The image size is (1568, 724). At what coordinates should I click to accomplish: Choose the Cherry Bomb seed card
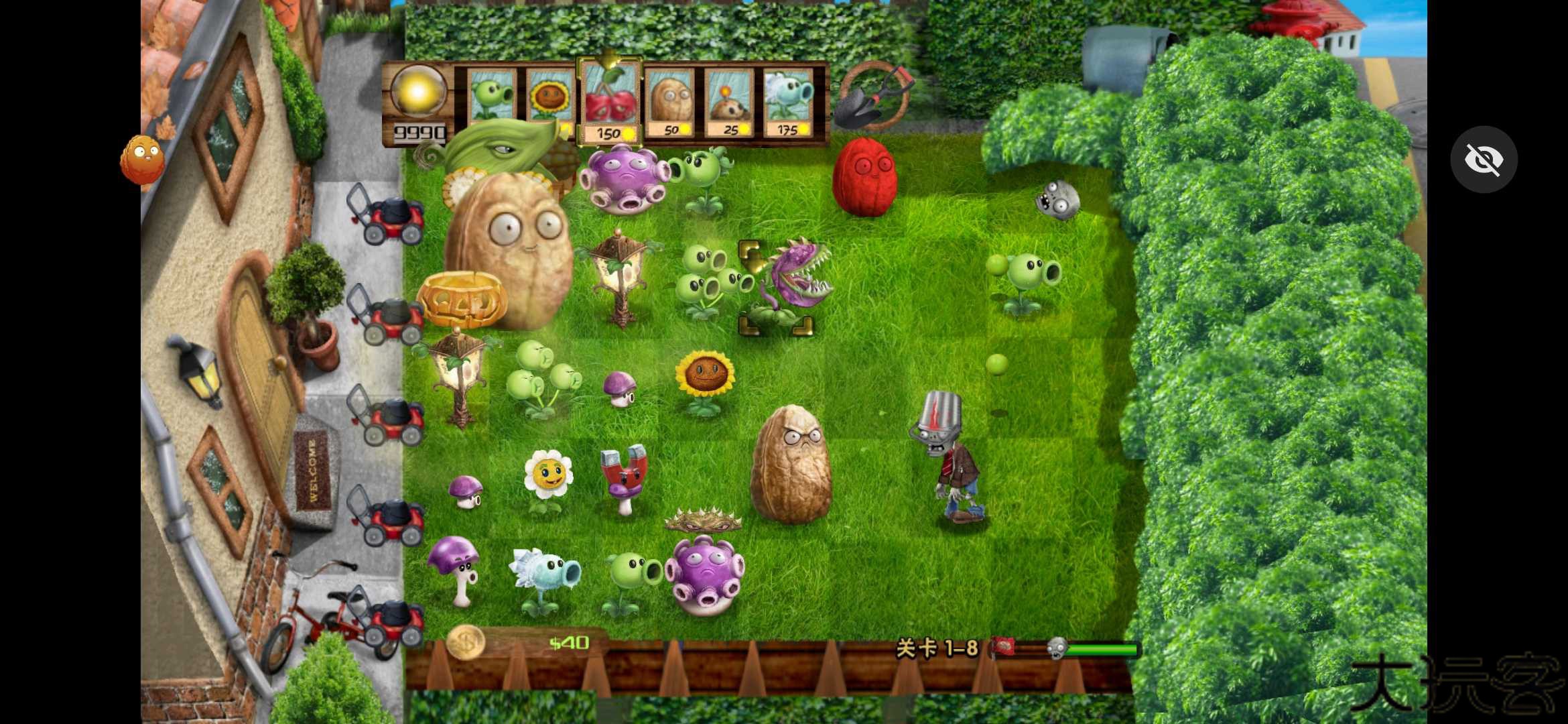point(610,103)
